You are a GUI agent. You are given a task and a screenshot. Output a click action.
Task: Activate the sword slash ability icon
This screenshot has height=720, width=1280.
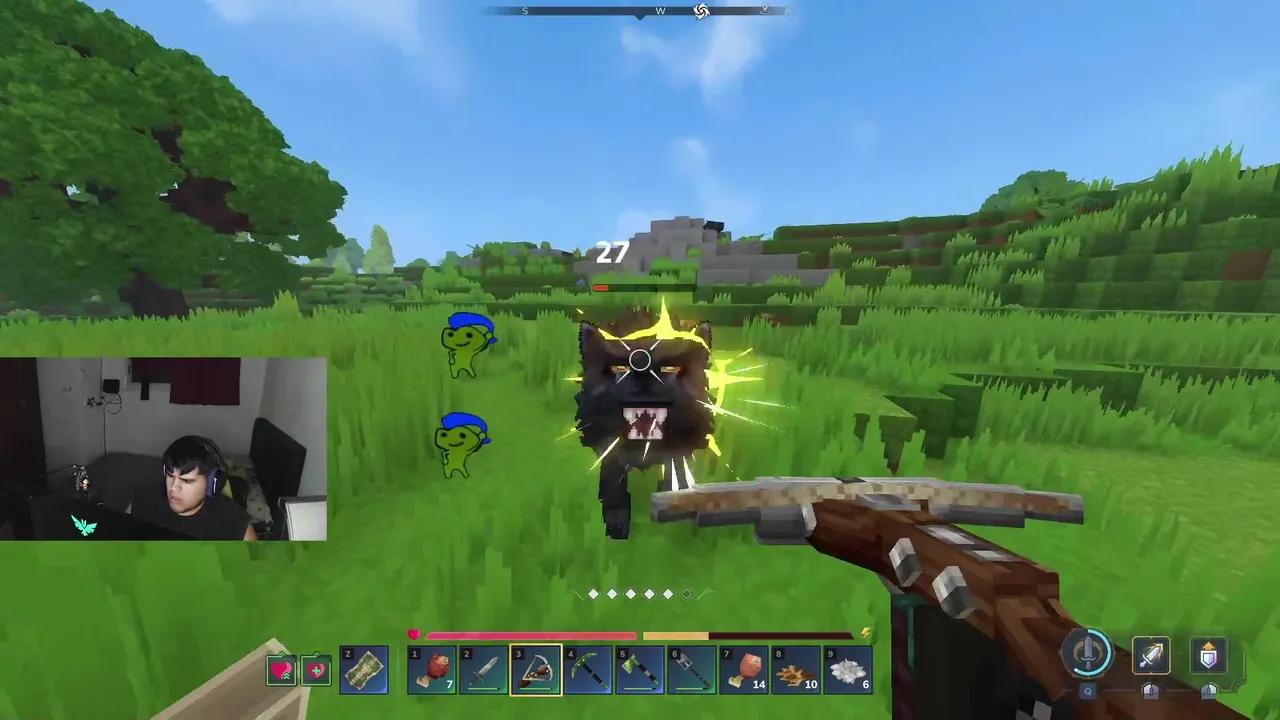coord(1150,655)
